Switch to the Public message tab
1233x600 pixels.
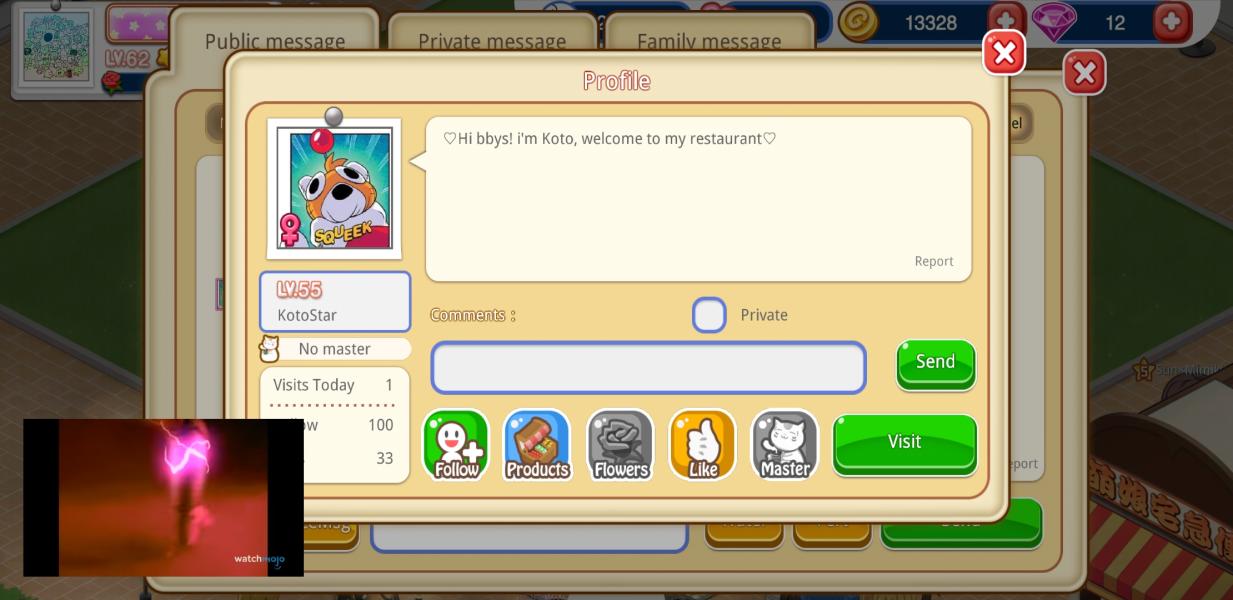tap(274, 41)
